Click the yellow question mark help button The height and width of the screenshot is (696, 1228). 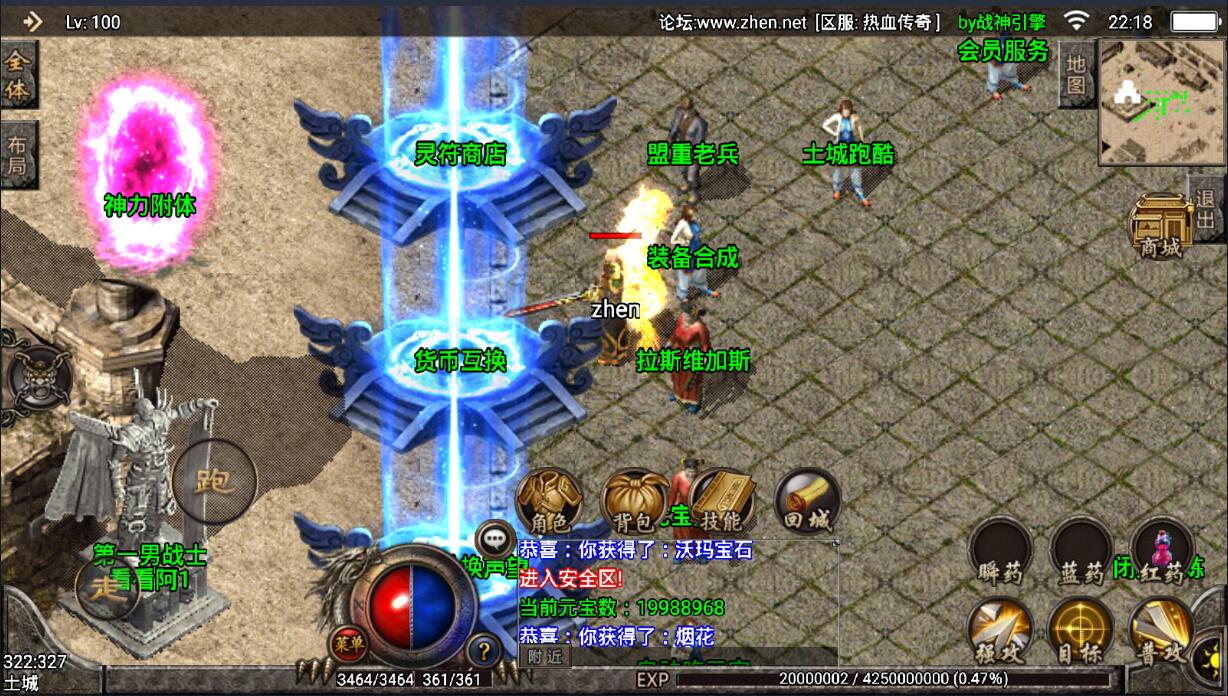tap(484, 651)
